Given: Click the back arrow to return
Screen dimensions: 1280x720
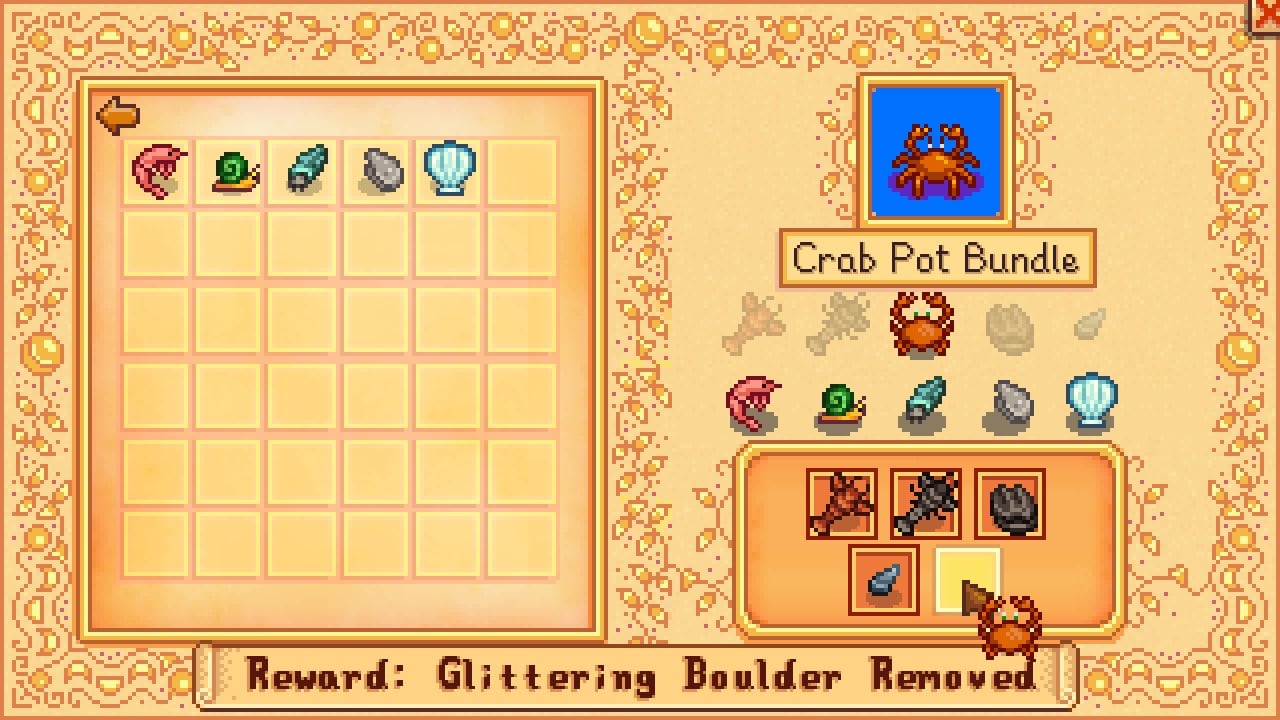Looking at the screenshot, I should (117, 115).
